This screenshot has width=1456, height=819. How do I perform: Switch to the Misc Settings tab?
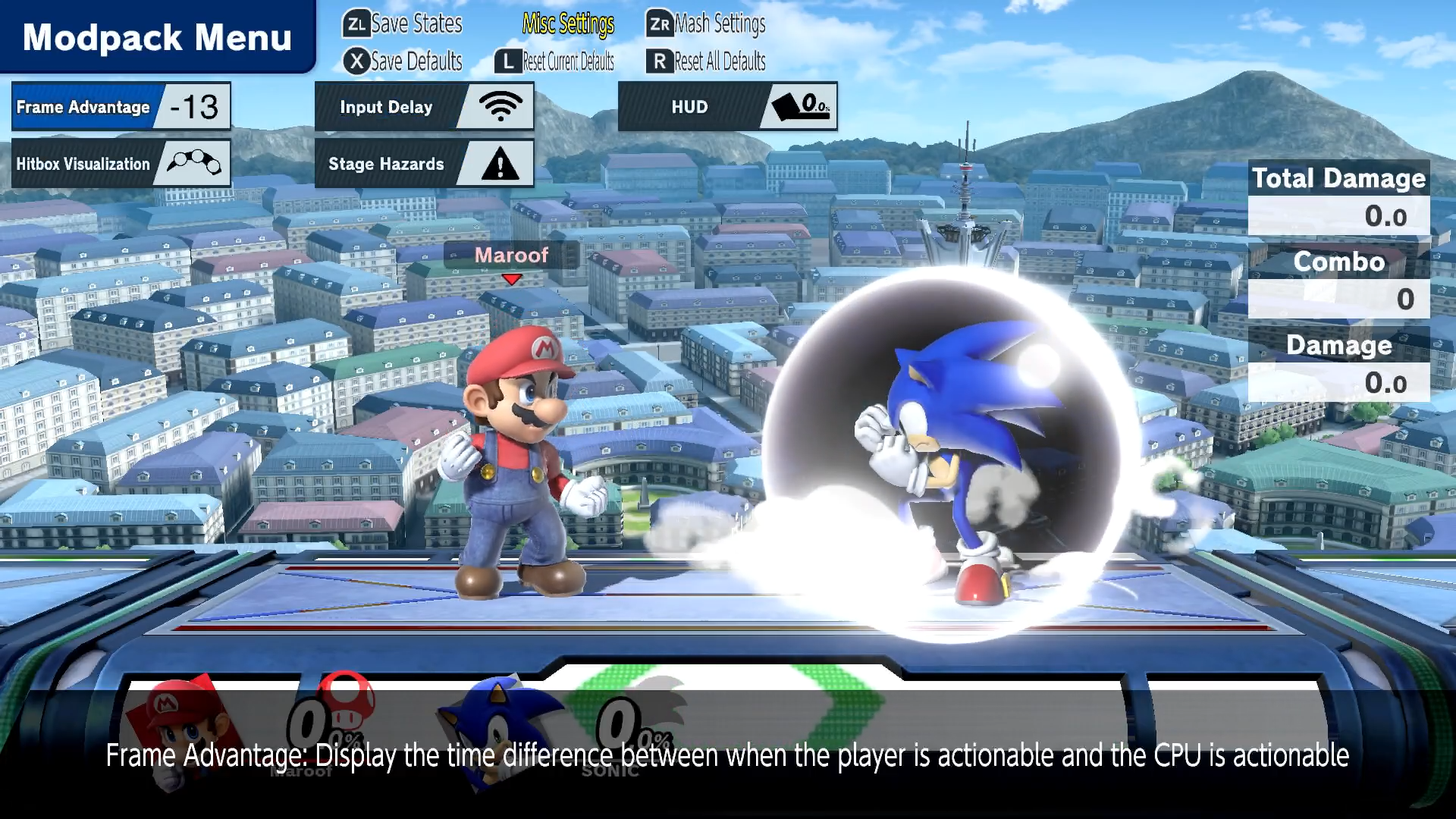click(568, 24)
